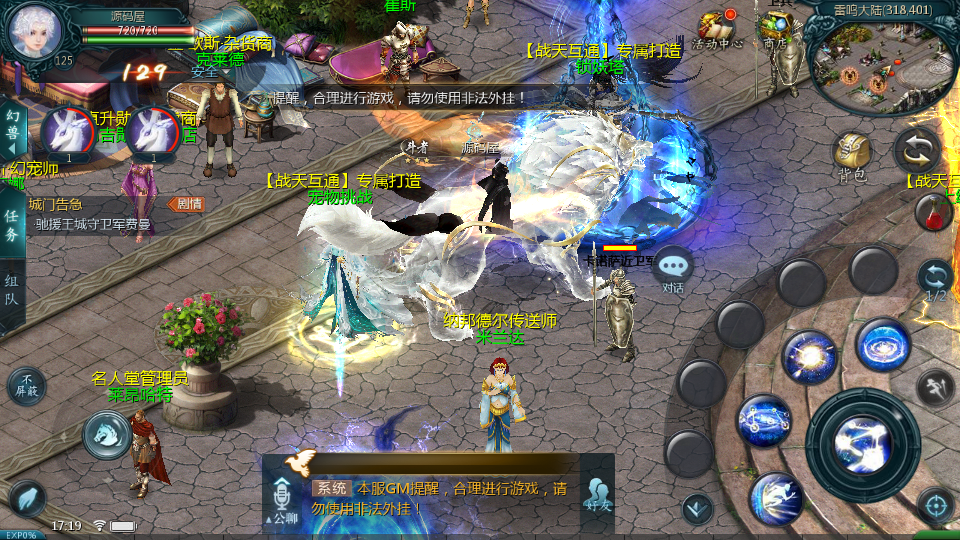Open the 背包 backpack
The width and height of the screenshot is (960, 540).
point(852,158)
